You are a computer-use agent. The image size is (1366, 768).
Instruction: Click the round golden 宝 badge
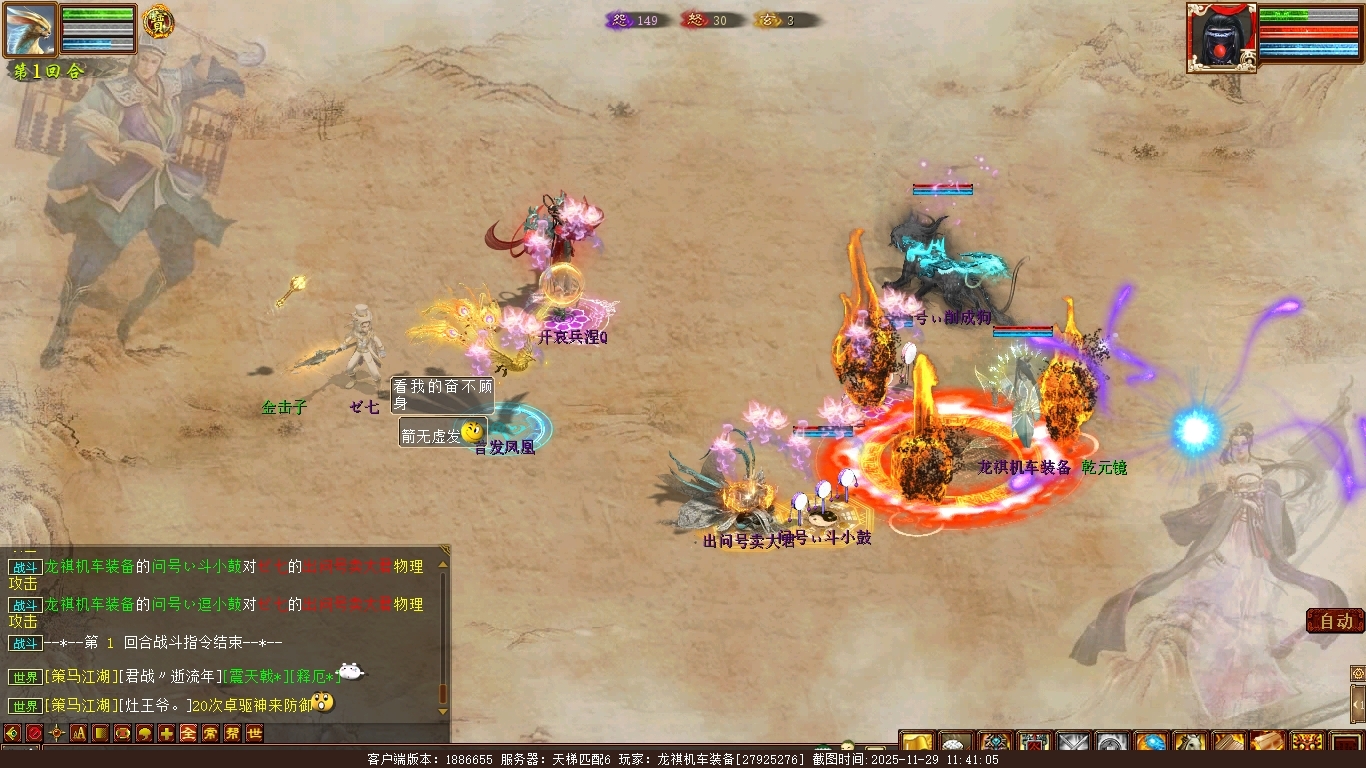(157, 21)
